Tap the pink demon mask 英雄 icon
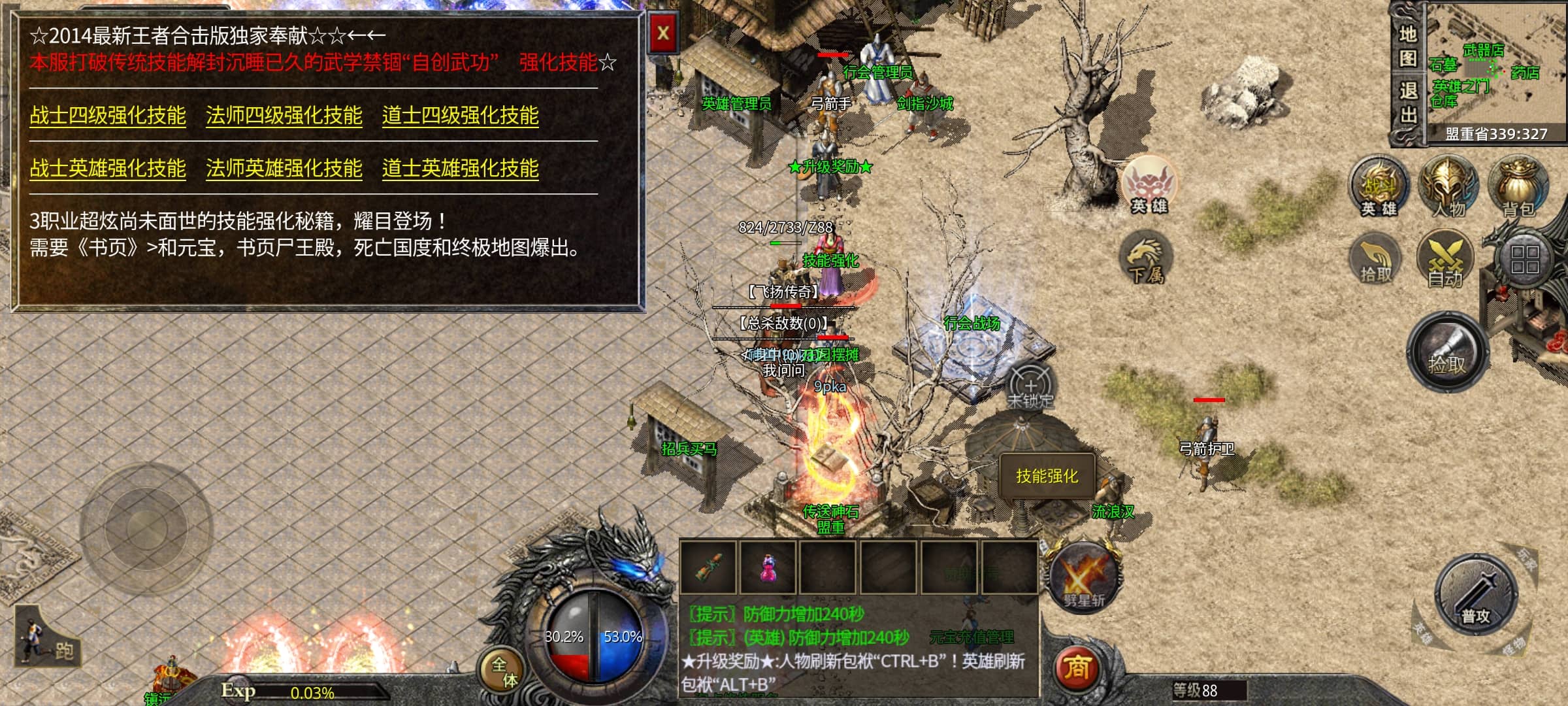1568x706 pixels. click(1149, 184)
